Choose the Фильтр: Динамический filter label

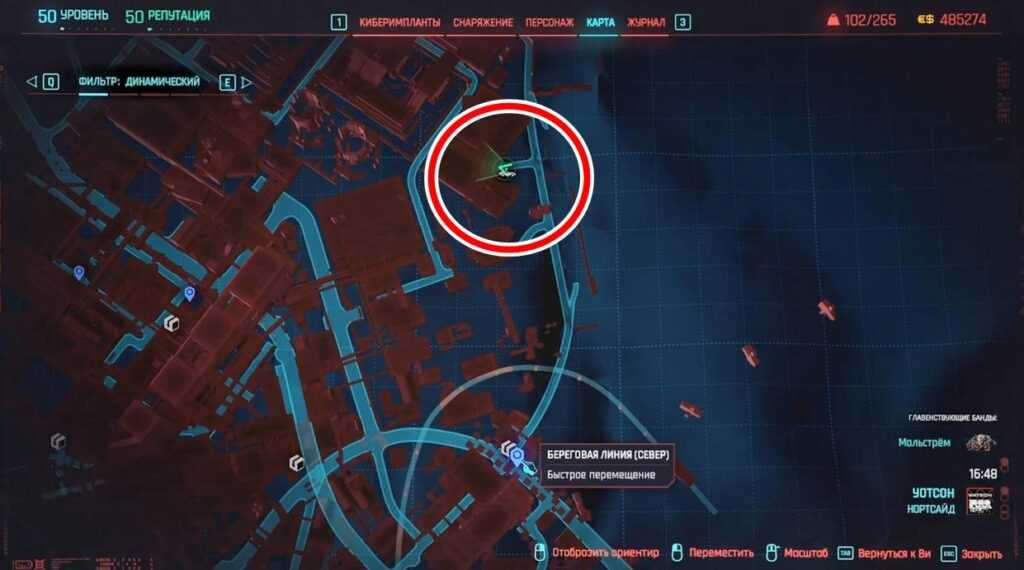tap(139, 82)
